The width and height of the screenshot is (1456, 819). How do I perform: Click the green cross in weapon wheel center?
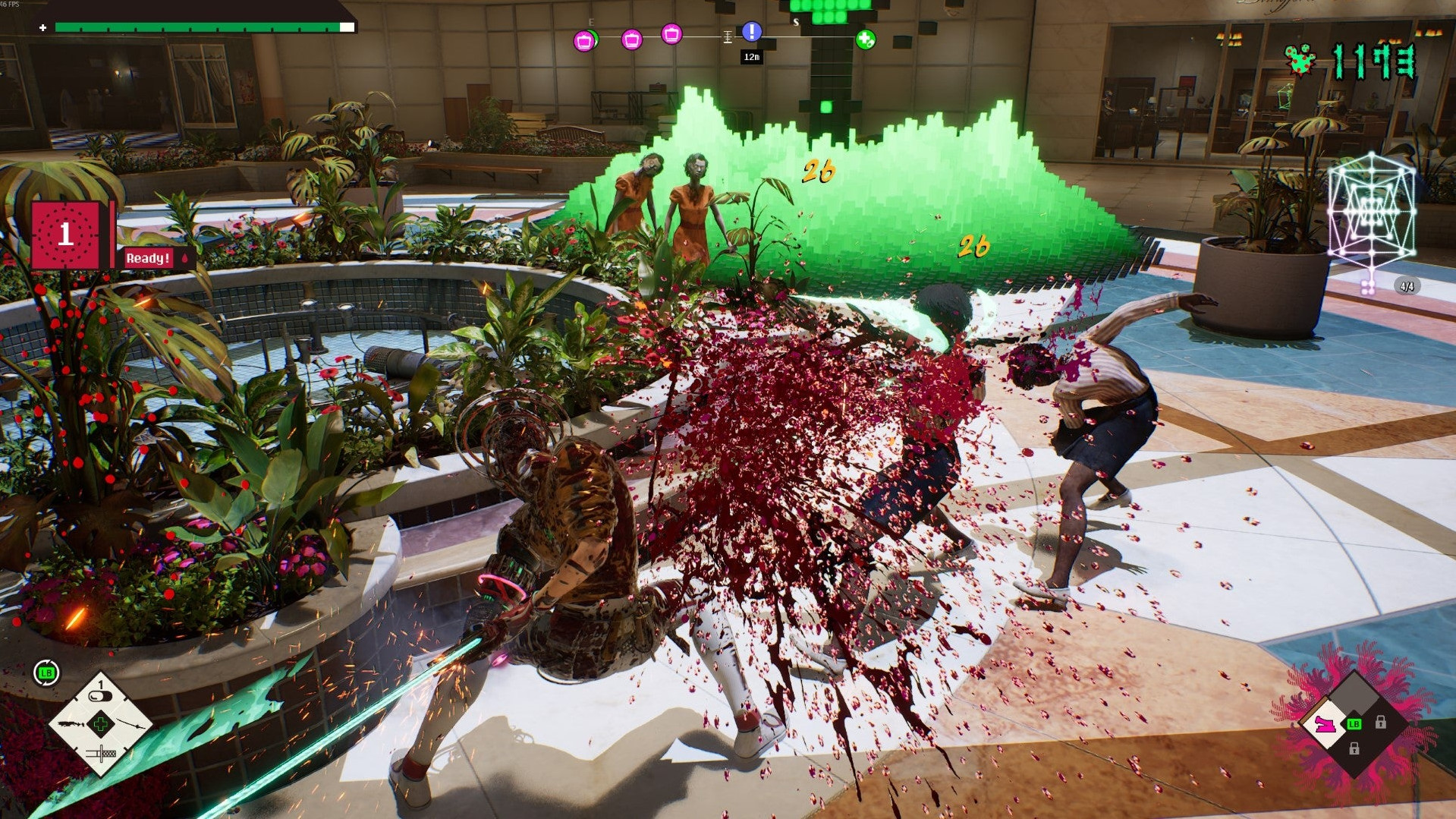(x=100, y=724)
